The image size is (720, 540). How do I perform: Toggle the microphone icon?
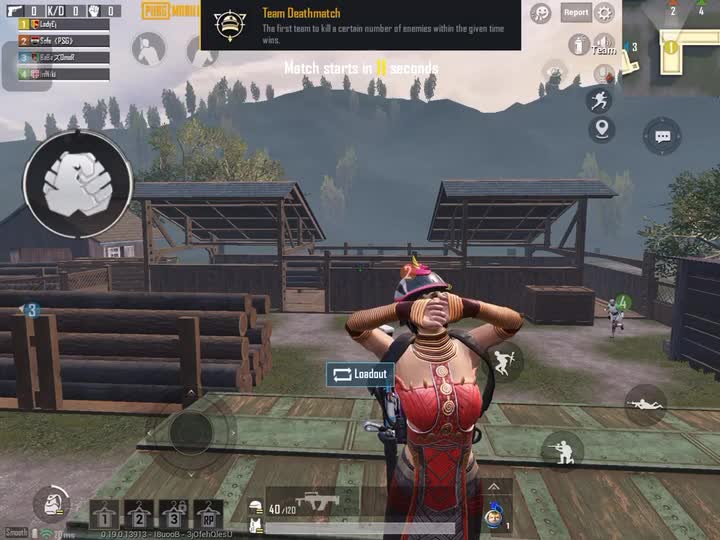click(604, 73)
